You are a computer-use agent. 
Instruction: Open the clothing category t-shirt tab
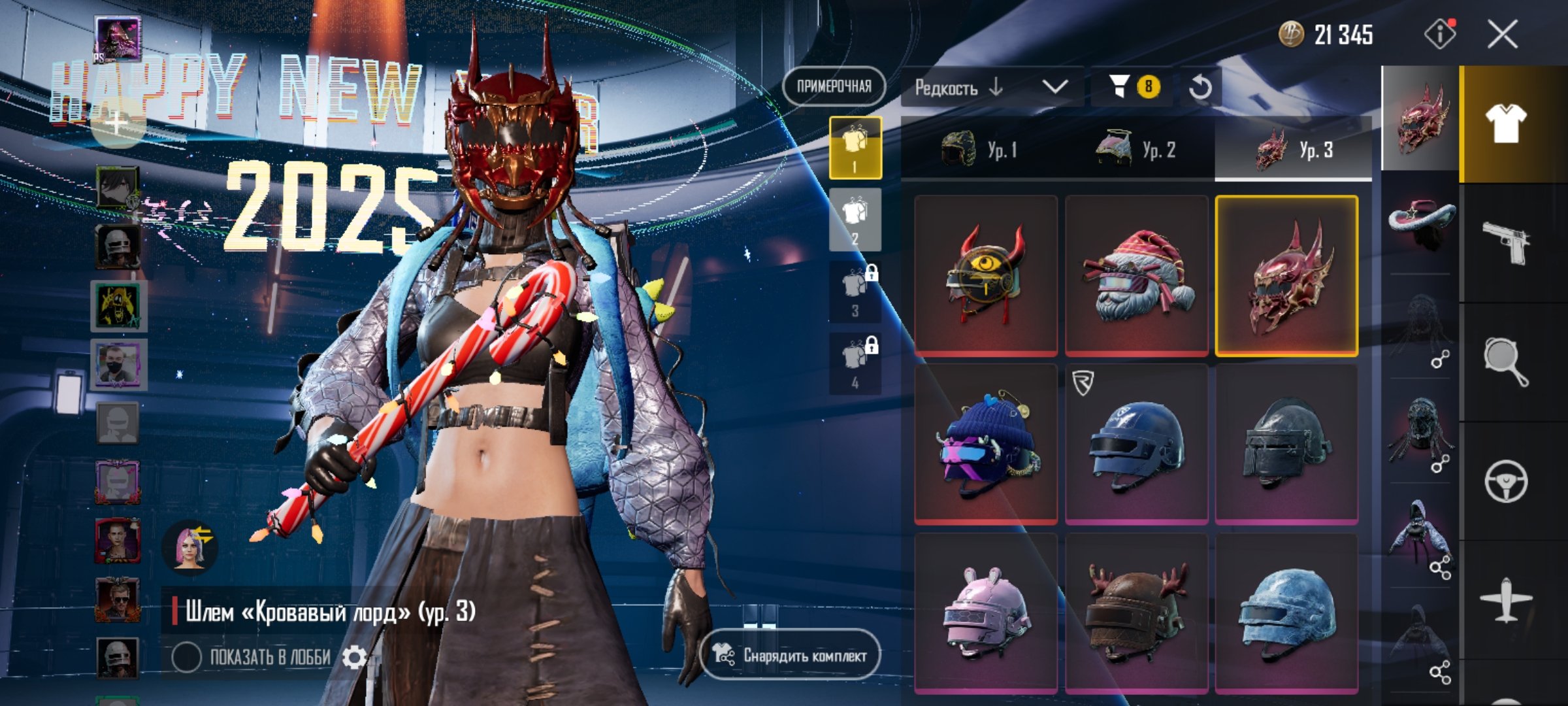tap(1506, 124)
